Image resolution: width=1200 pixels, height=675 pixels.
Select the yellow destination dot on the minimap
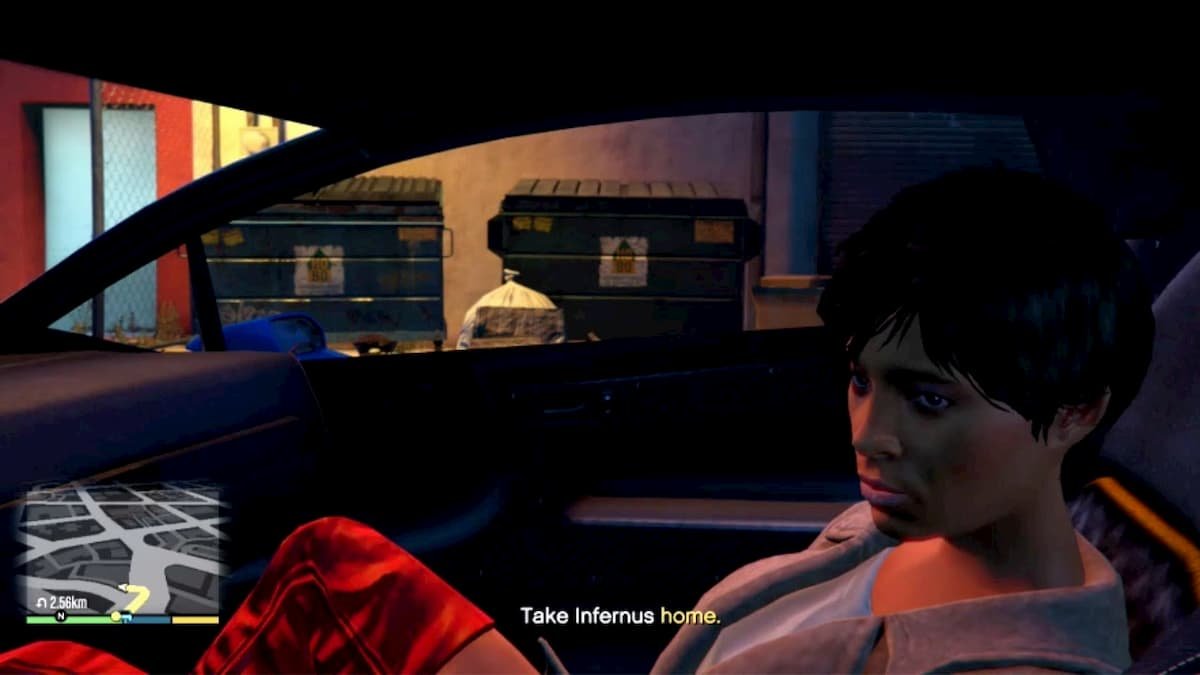click(116, 616)
